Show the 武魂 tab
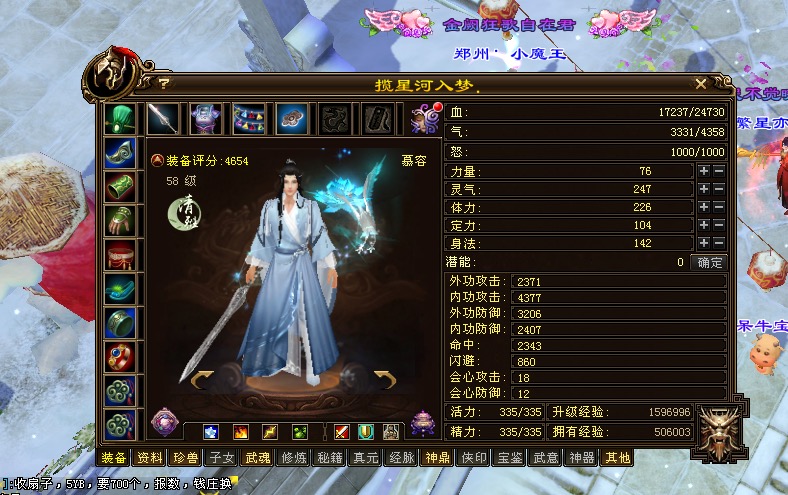The width and height of the screenshot is (788, 495). (258, 458)
